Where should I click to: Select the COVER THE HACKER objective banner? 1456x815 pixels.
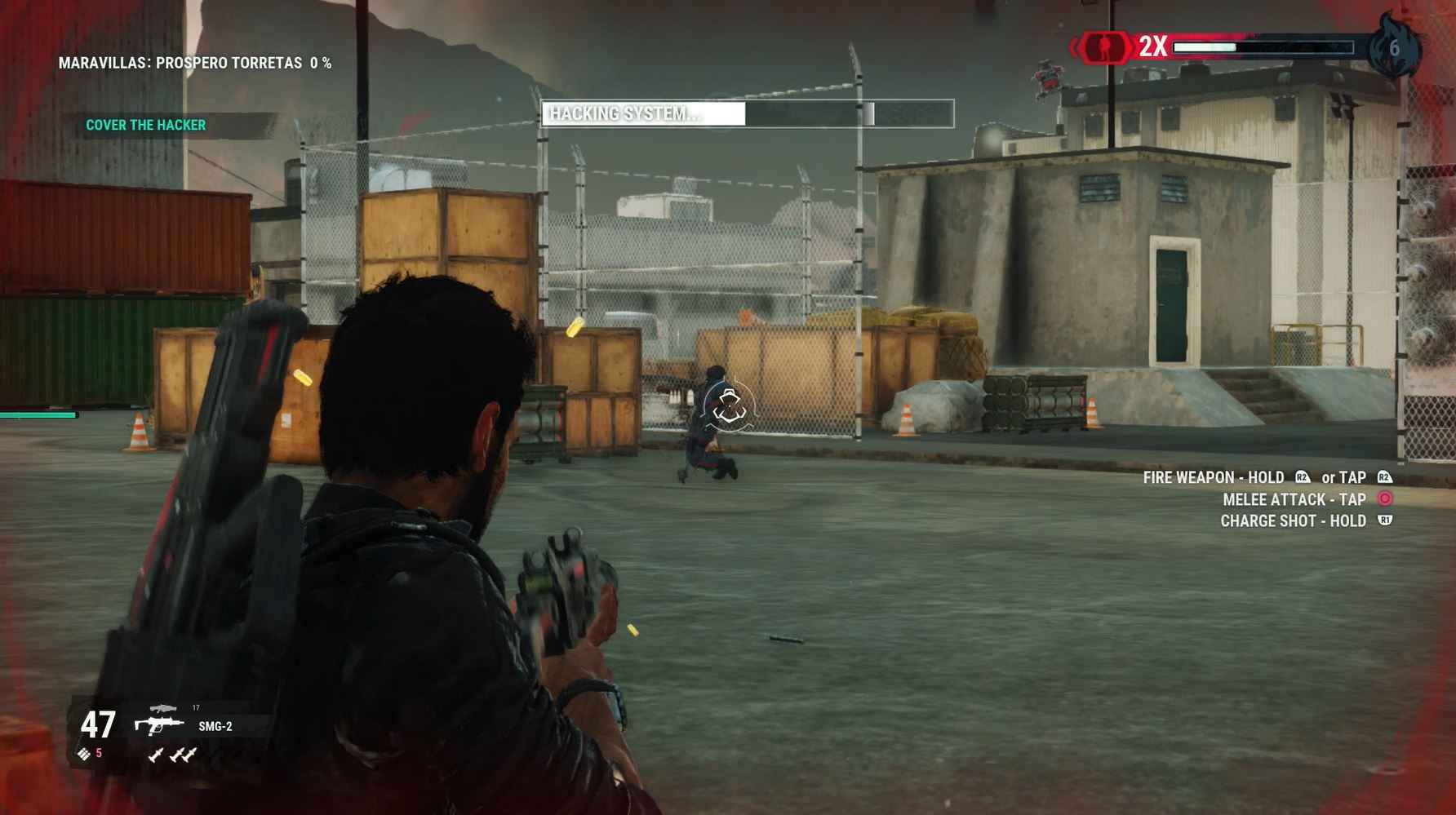pyautogui.click(x=145, y=126)
